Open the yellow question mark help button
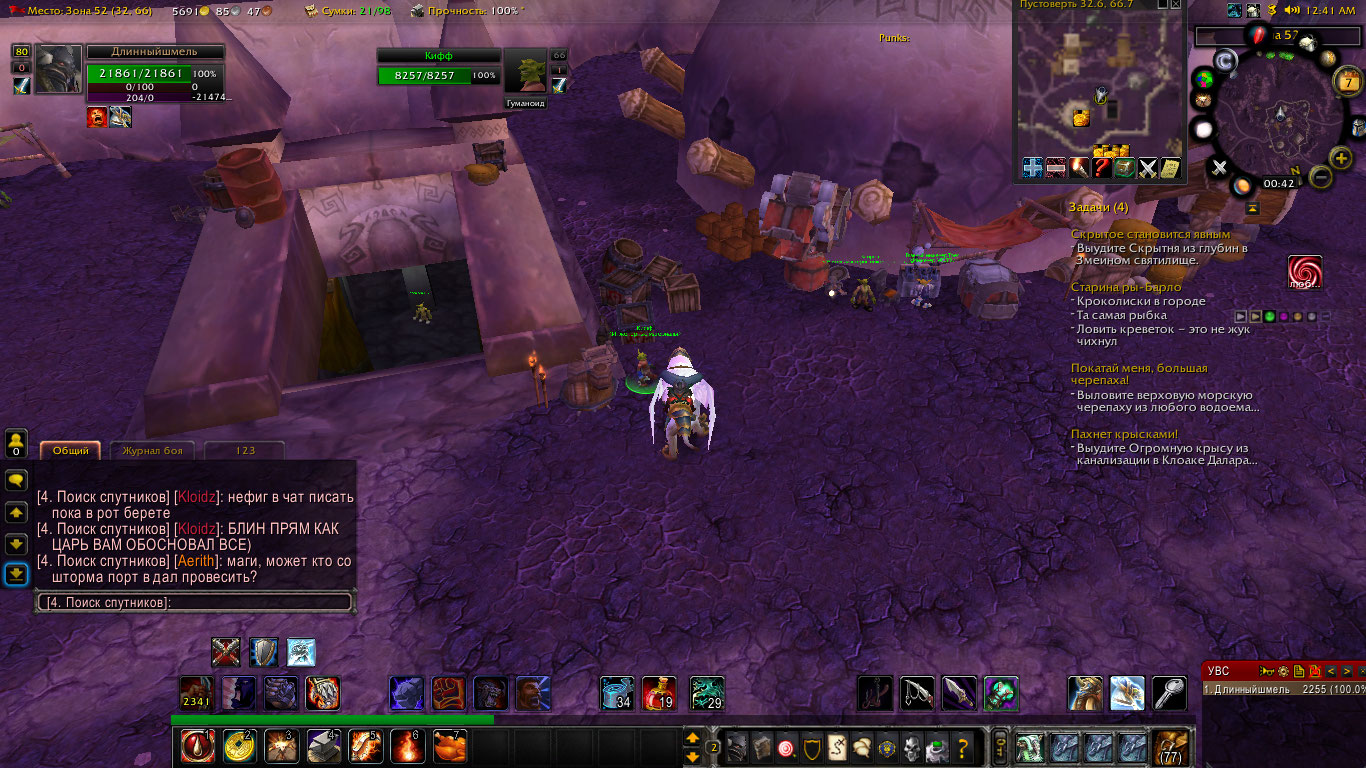The height and width of the screenshot is (768, 1366). [x=963, y=747]
